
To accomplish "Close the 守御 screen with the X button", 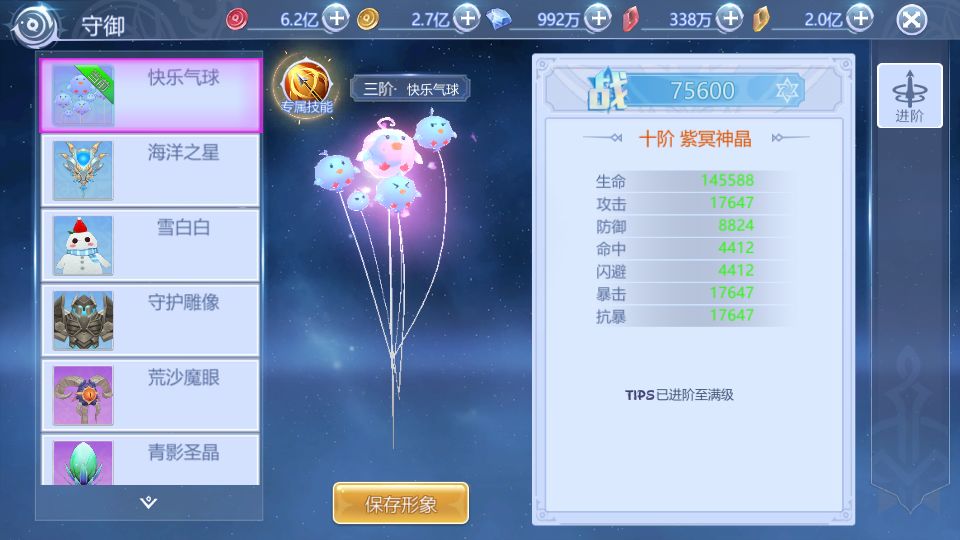I will coord(910,19).
